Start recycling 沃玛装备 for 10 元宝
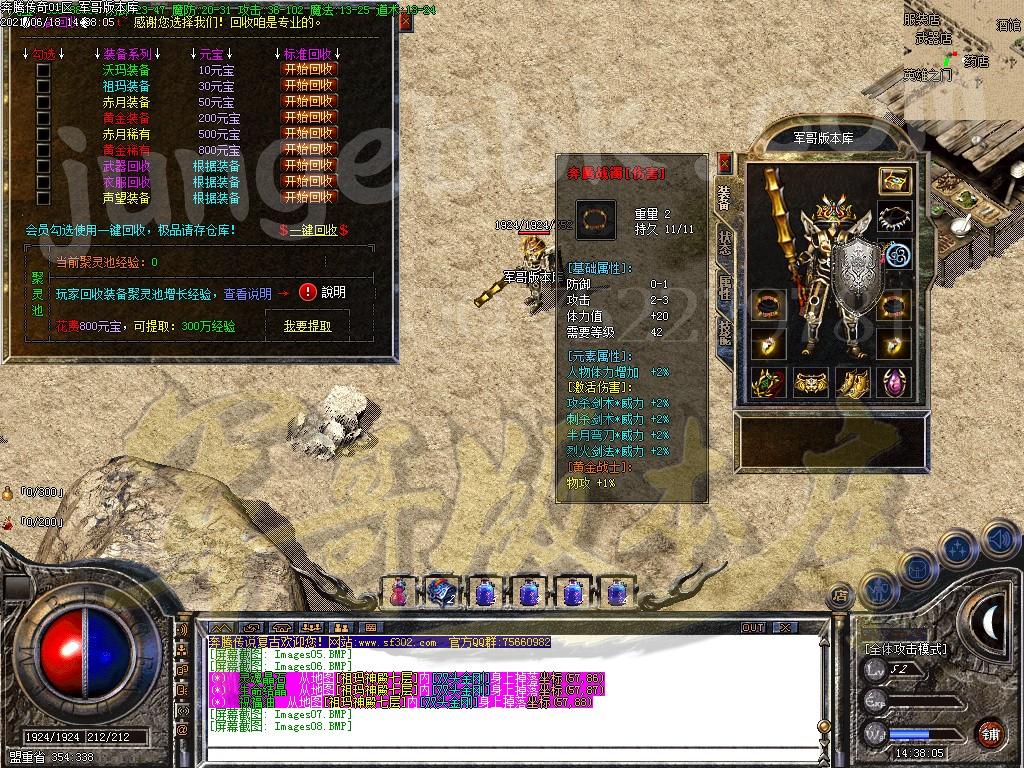This screenshot has height=768, width=1024. (309, 70)
